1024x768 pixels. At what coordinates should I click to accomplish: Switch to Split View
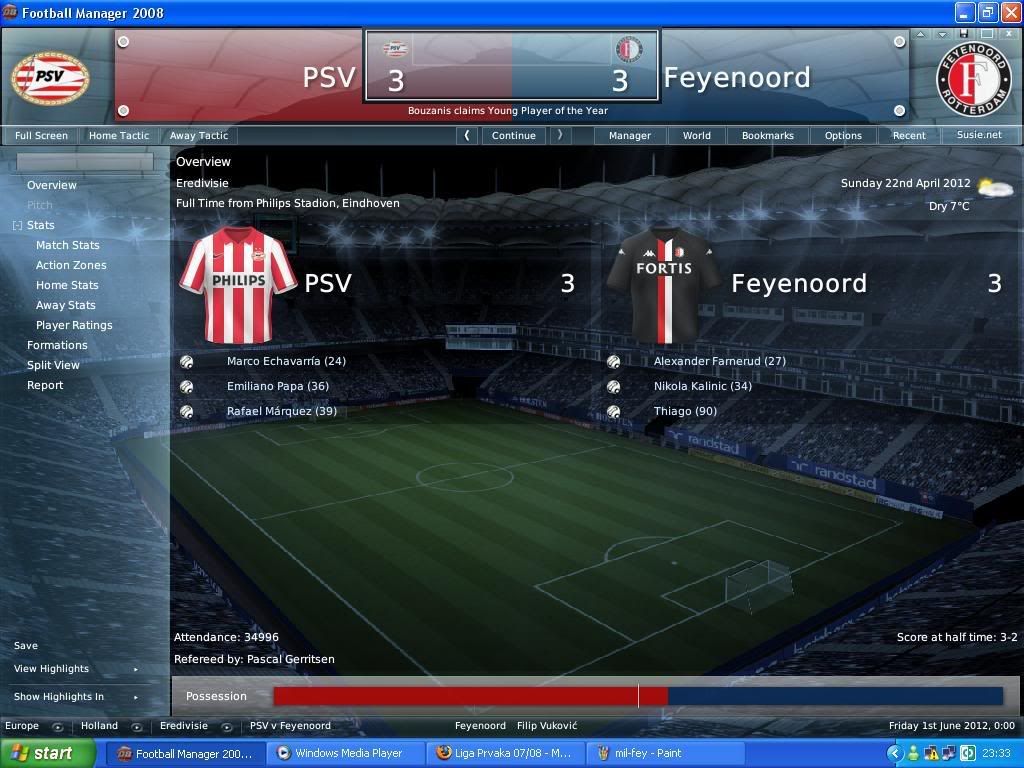coord(53,365)
